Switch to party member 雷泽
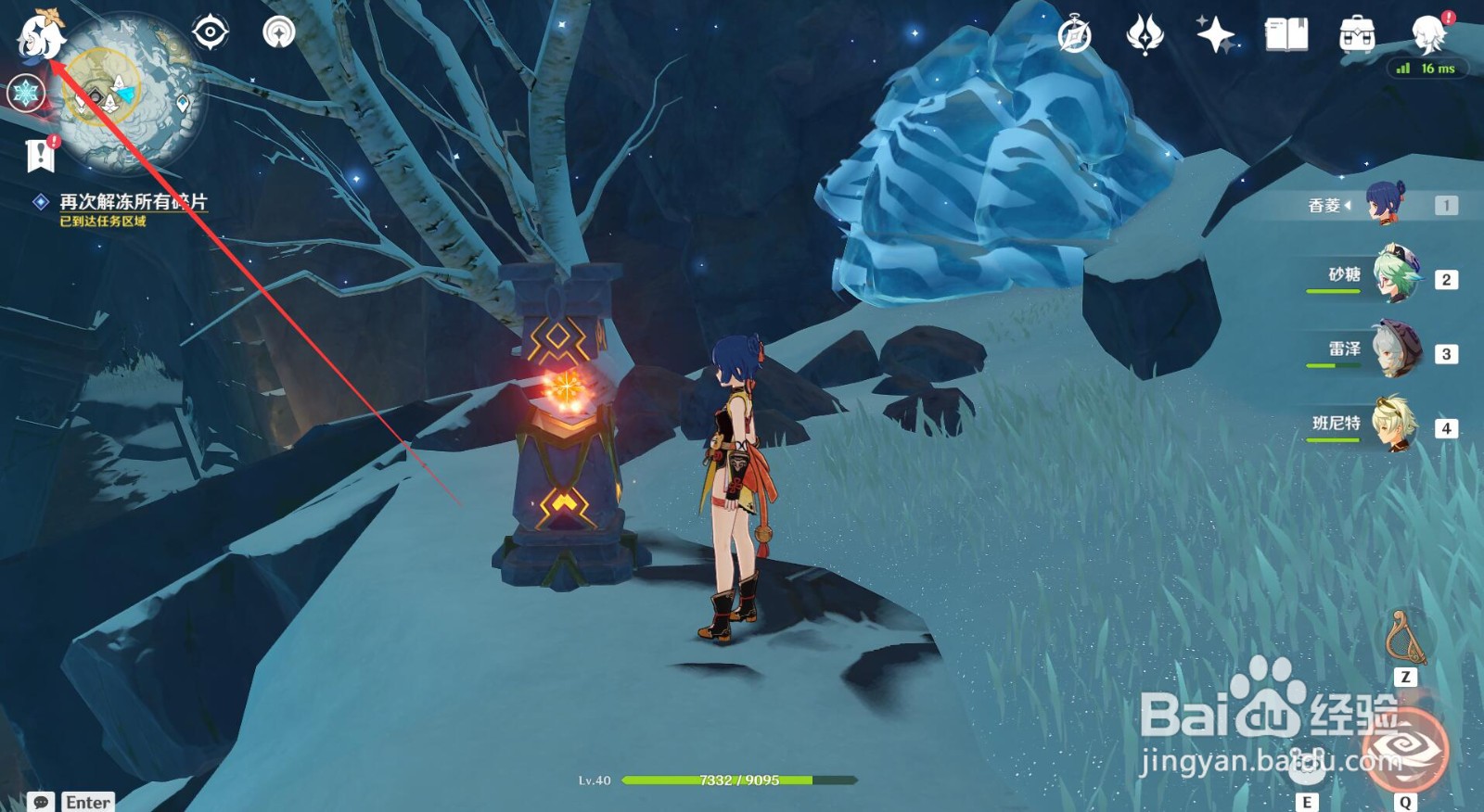The width and height of the screenshot is (1484, 812). click(x=1395, y=350)
